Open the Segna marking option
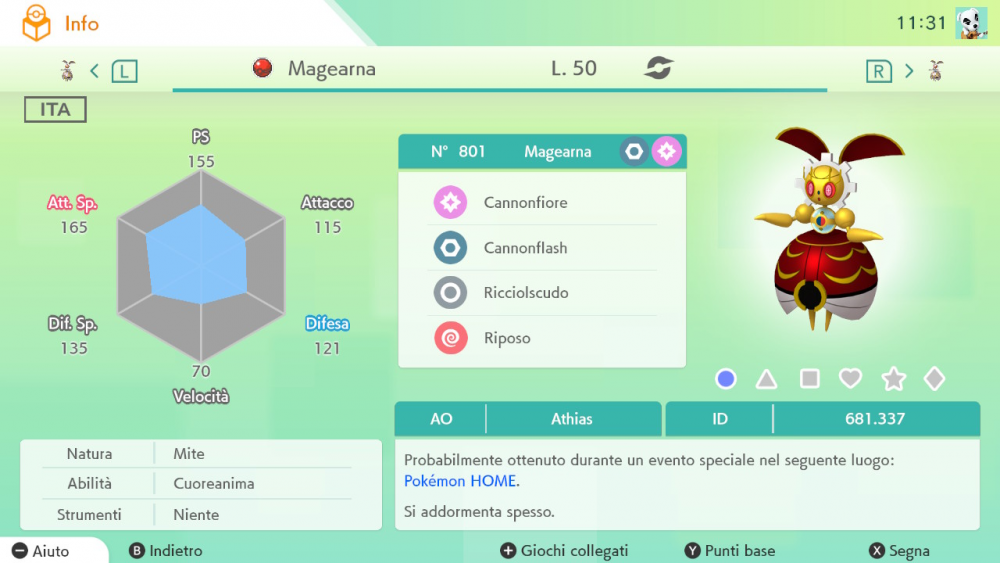 click(899, 551)
